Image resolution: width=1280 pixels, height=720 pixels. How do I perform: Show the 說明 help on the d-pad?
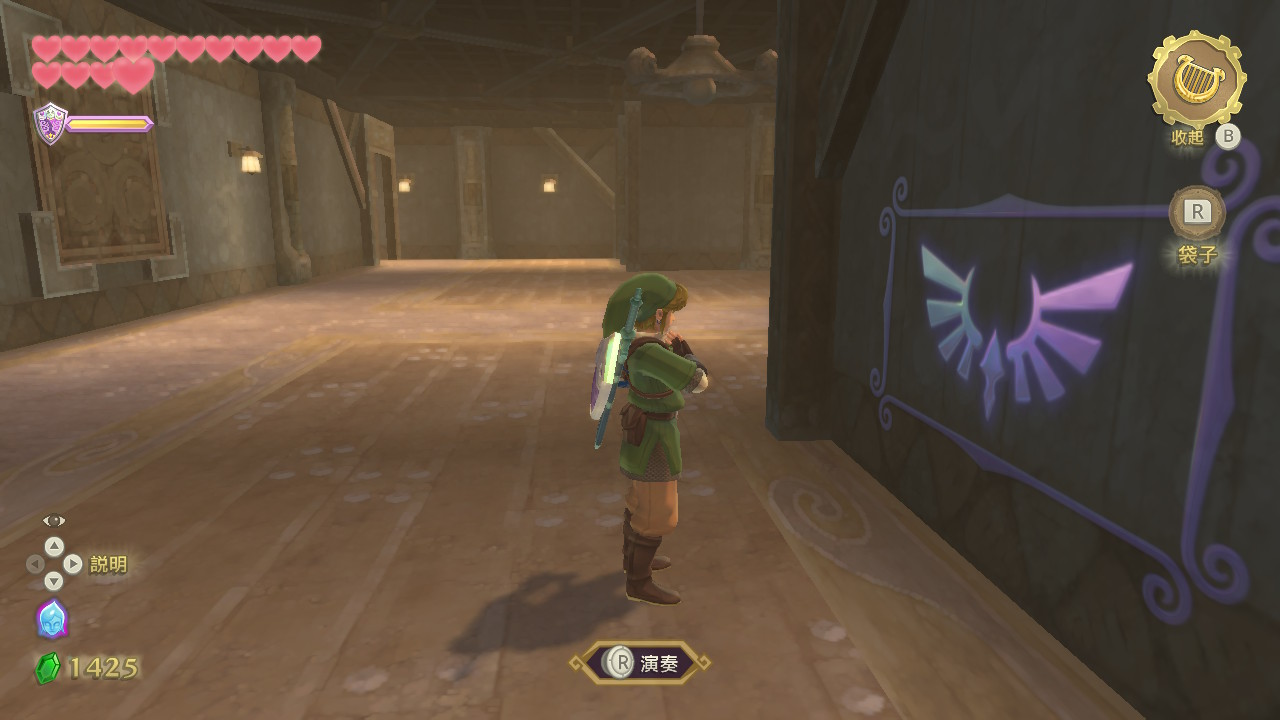[x=54, y=564]
